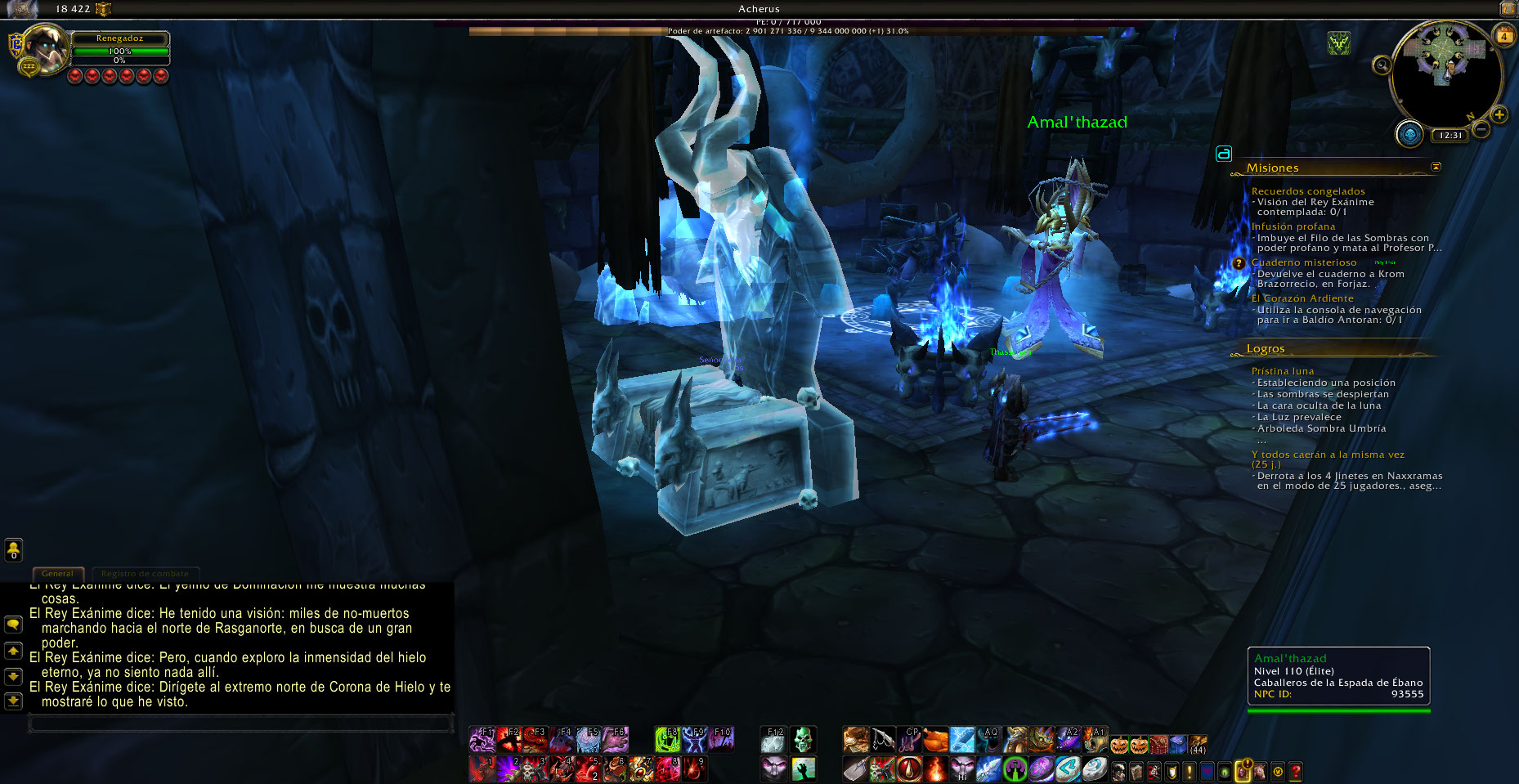Switch to the Registro de combate tab
This screenshot has width=1519, height=784.
(x=145, y=574)
